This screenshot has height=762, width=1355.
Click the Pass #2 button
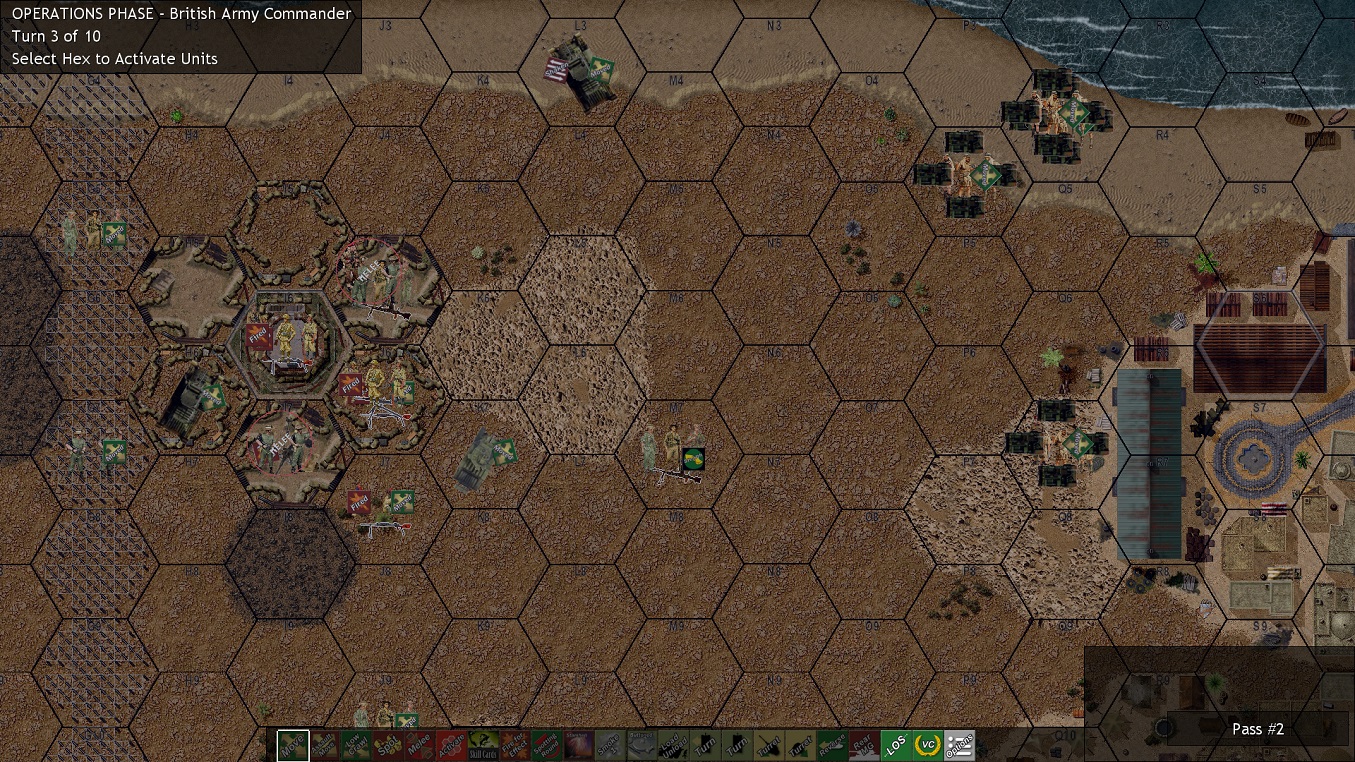pyautogui.click(x=1257, y=729)
